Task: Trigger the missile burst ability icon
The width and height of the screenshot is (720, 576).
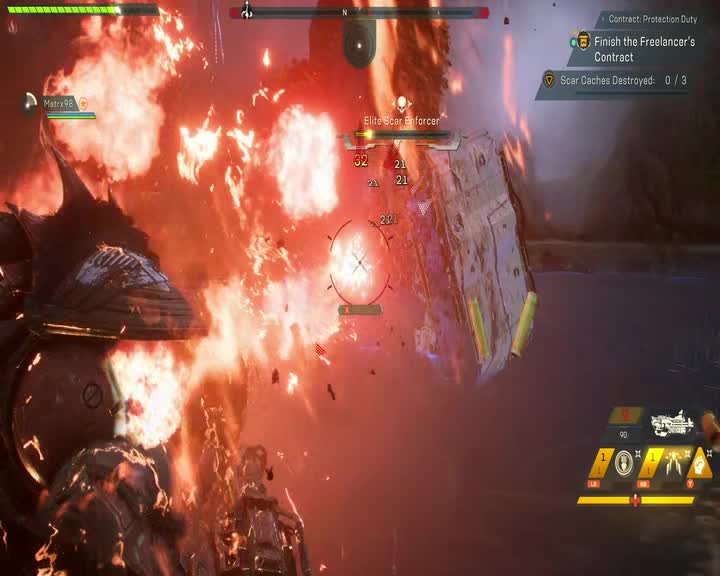Action: pos(673,463)
